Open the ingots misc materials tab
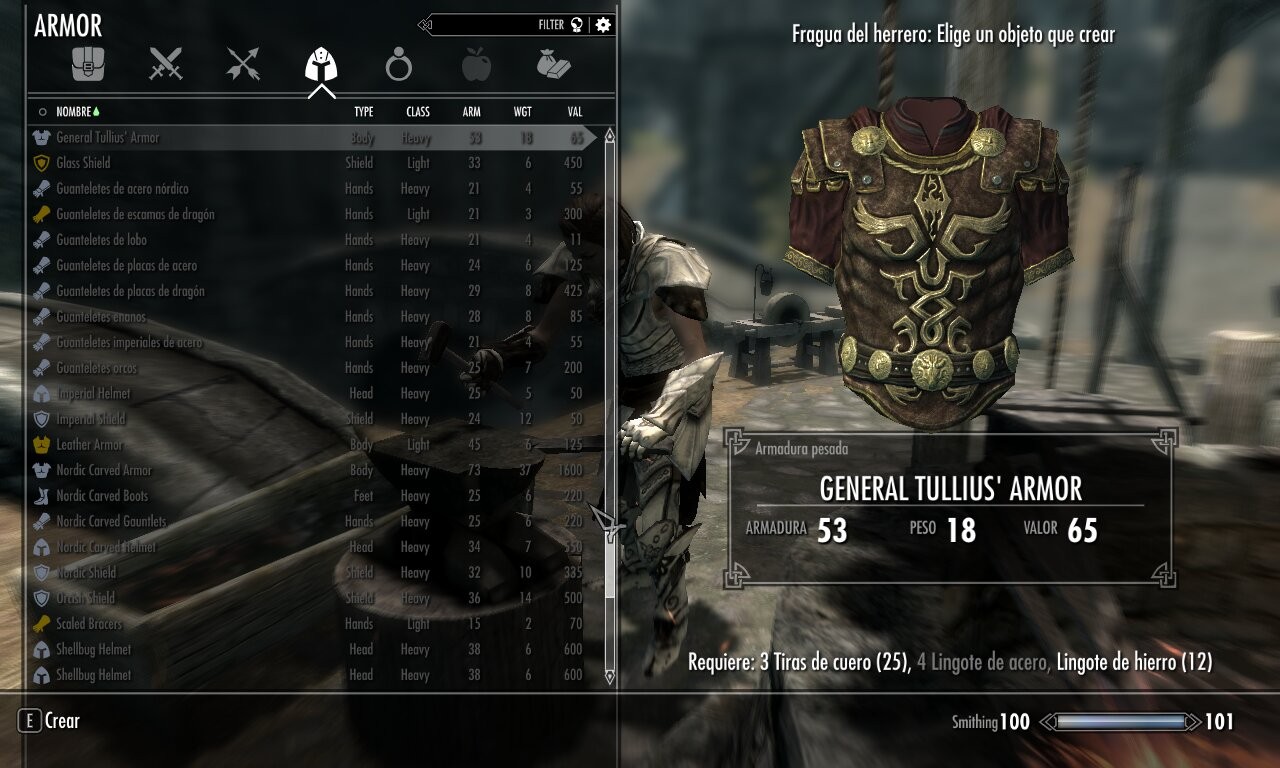The width and height of the screenshot is (1280, 768). (553, 65)
